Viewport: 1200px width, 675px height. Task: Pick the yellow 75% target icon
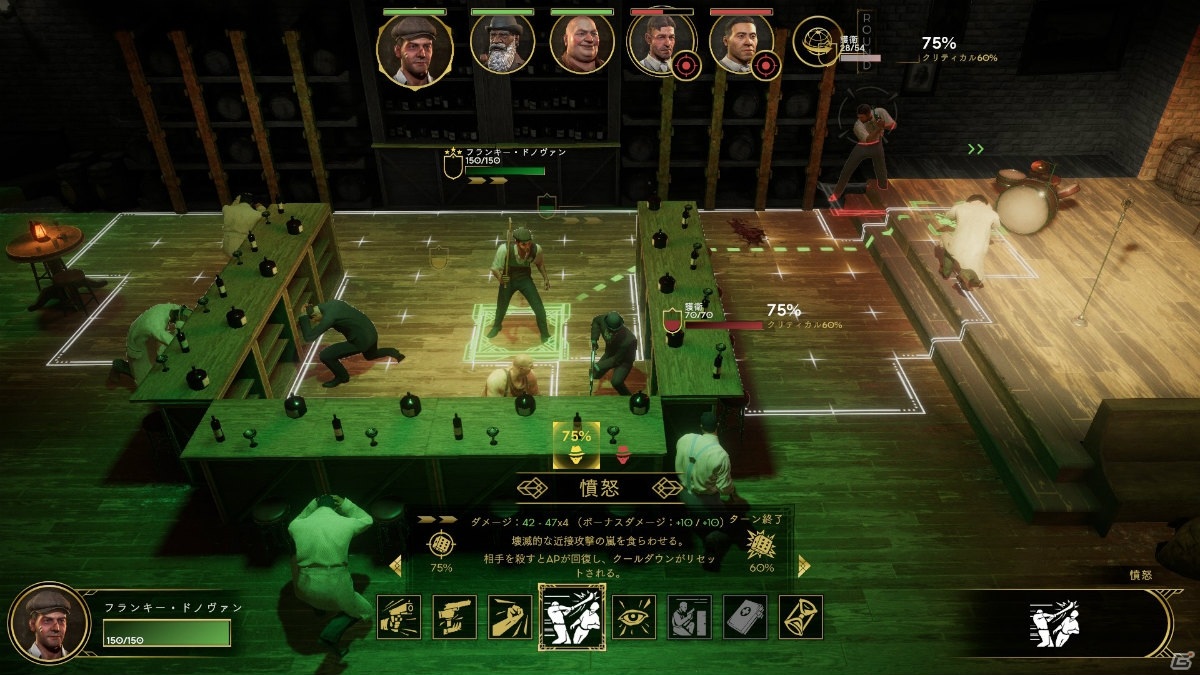(x=576, y=445)
